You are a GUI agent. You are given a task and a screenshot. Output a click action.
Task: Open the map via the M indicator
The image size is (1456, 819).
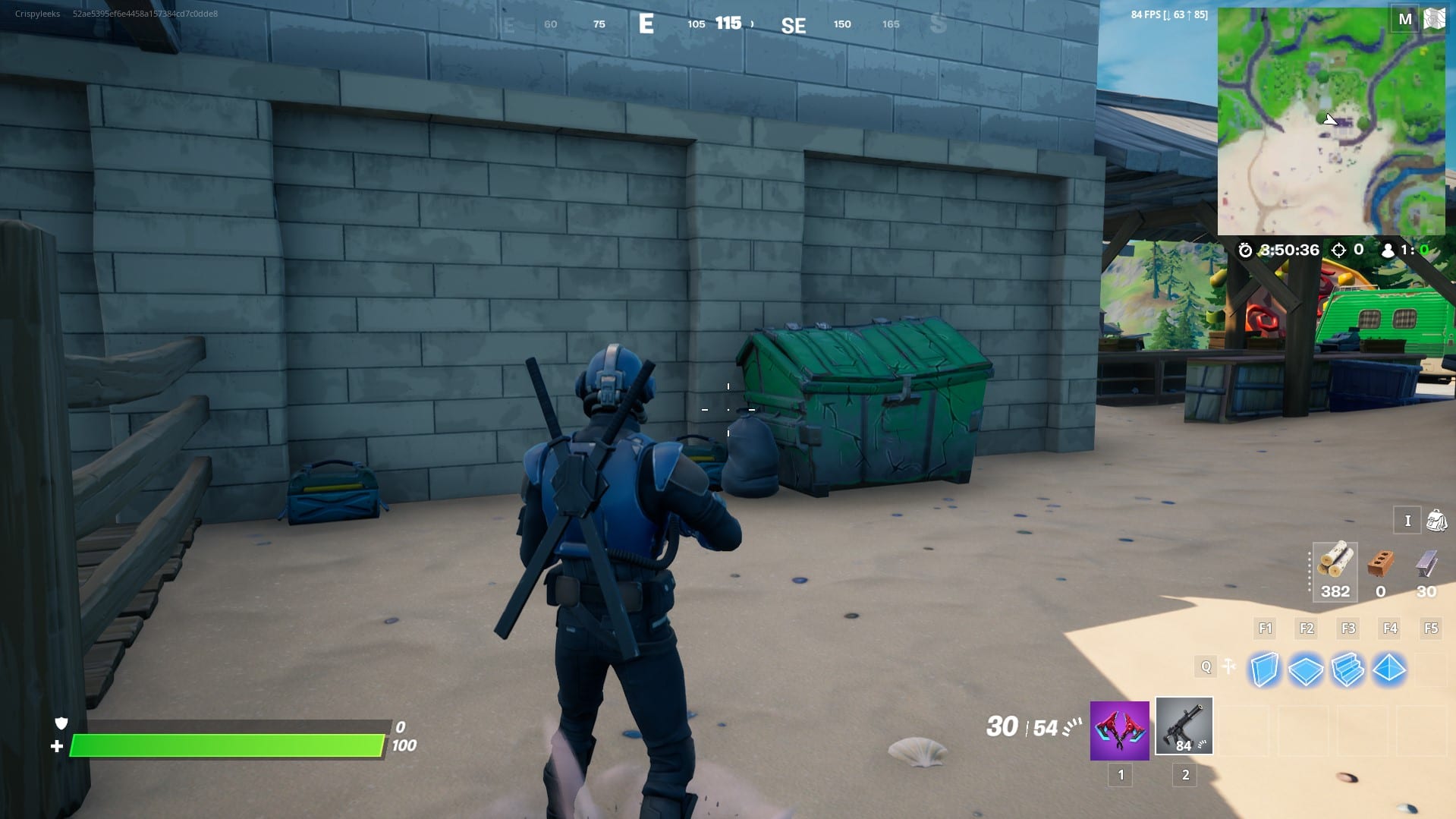pyautogui.click(x=1405, y=19)
